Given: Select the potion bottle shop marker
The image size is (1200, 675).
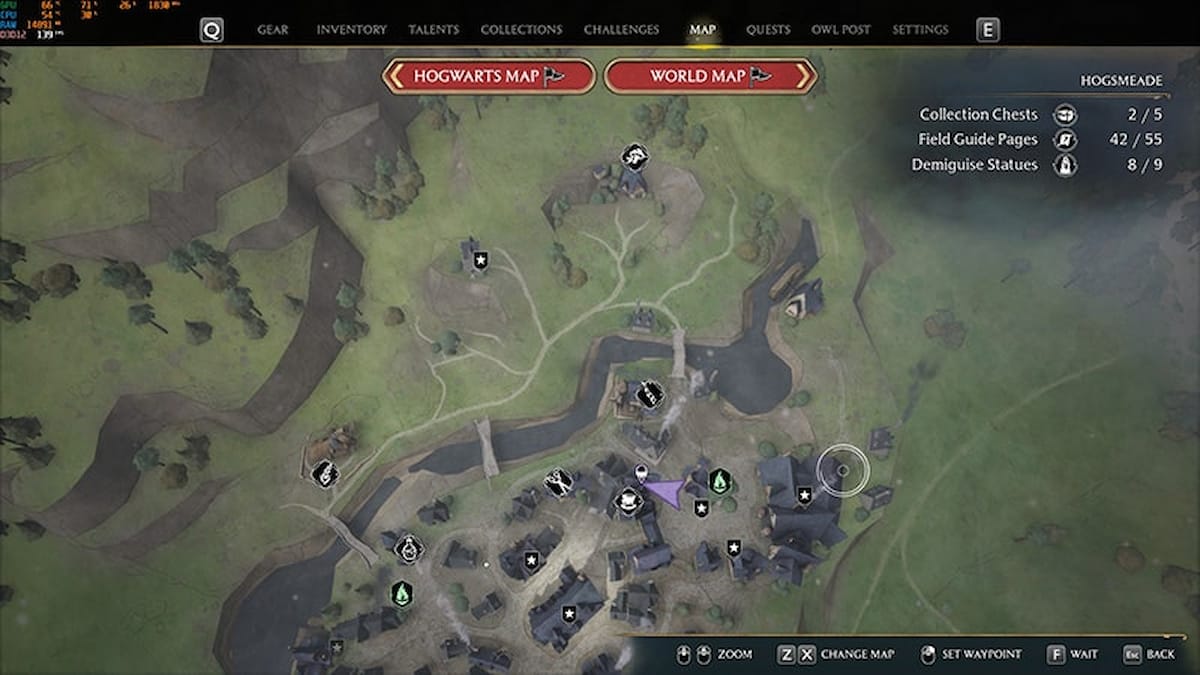Looking at the screenshot, I should (408, 548).
